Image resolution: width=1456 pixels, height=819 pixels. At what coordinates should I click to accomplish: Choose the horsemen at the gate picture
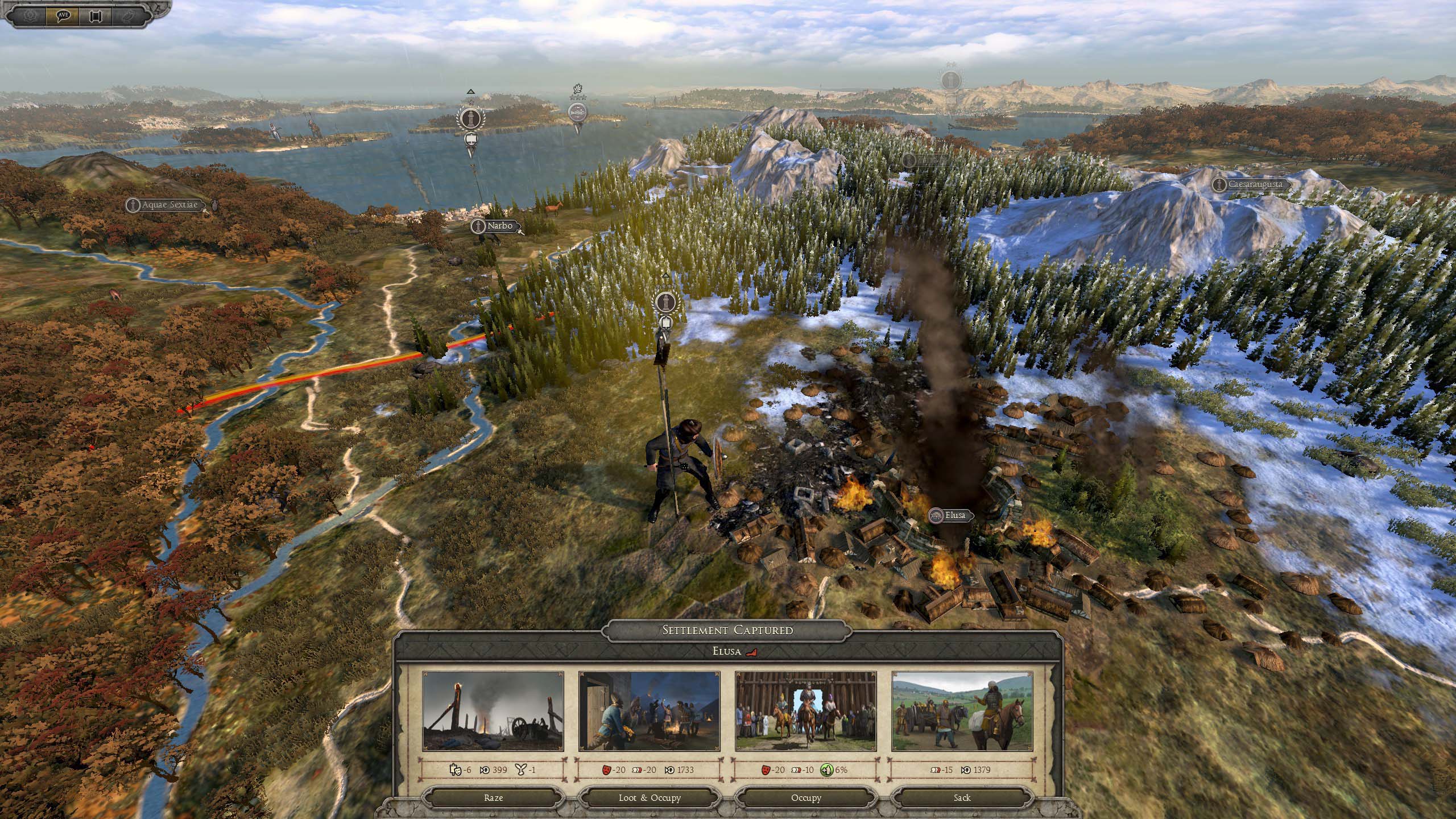click(805, 711)
